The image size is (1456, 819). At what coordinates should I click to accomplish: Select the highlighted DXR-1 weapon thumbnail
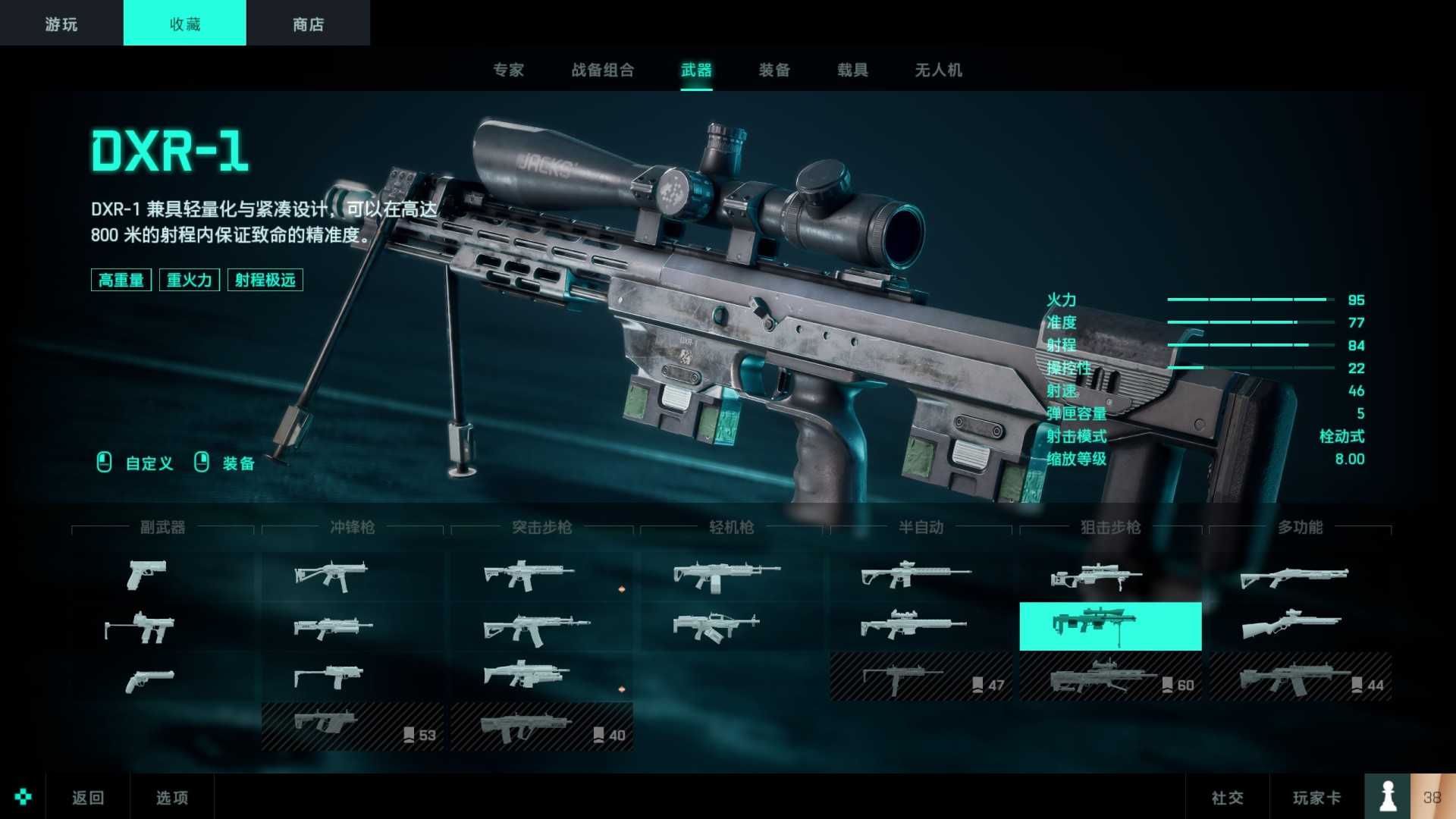coord(1109,627)
